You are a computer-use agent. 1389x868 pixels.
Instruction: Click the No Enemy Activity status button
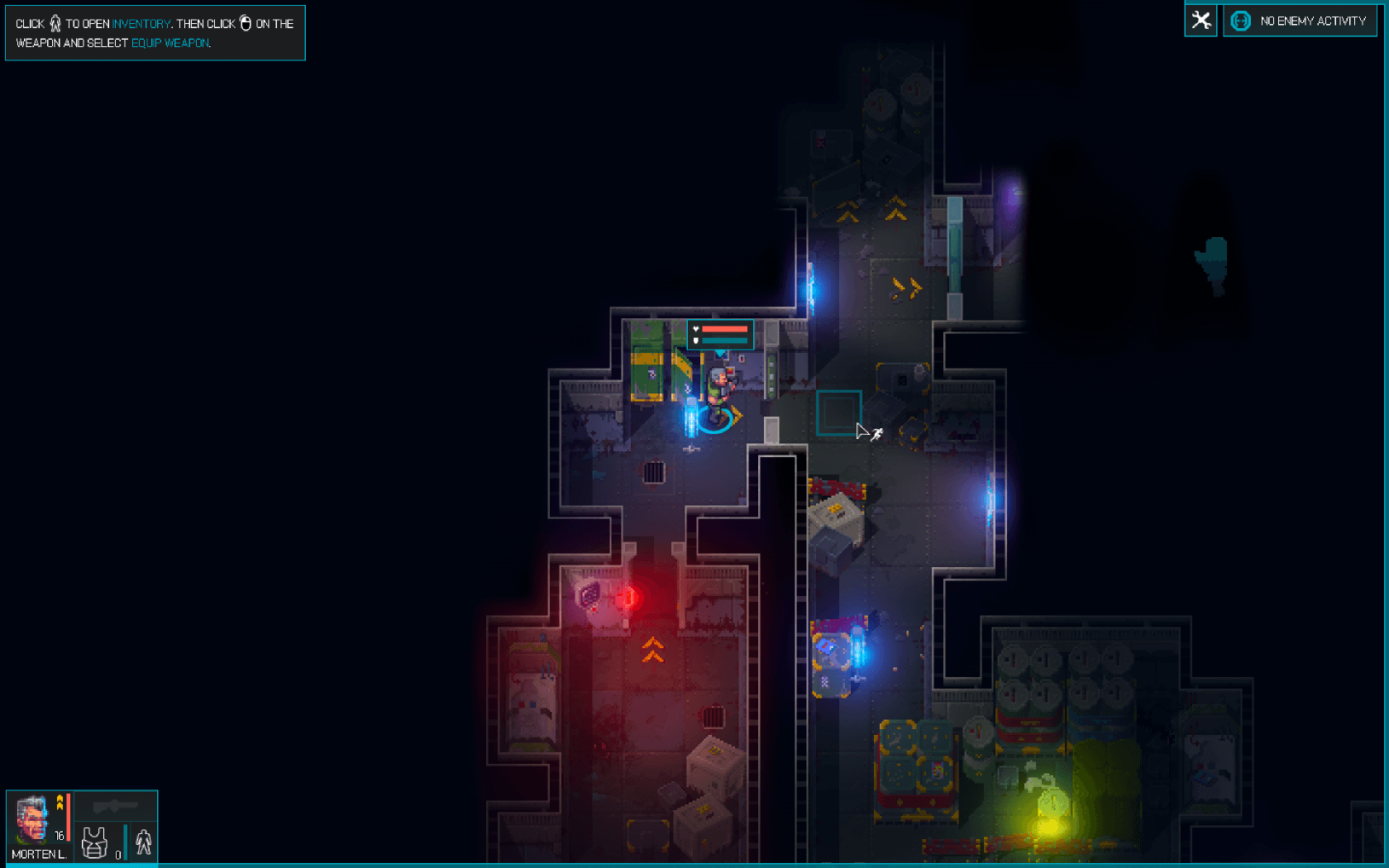(x=1300, y=21)
